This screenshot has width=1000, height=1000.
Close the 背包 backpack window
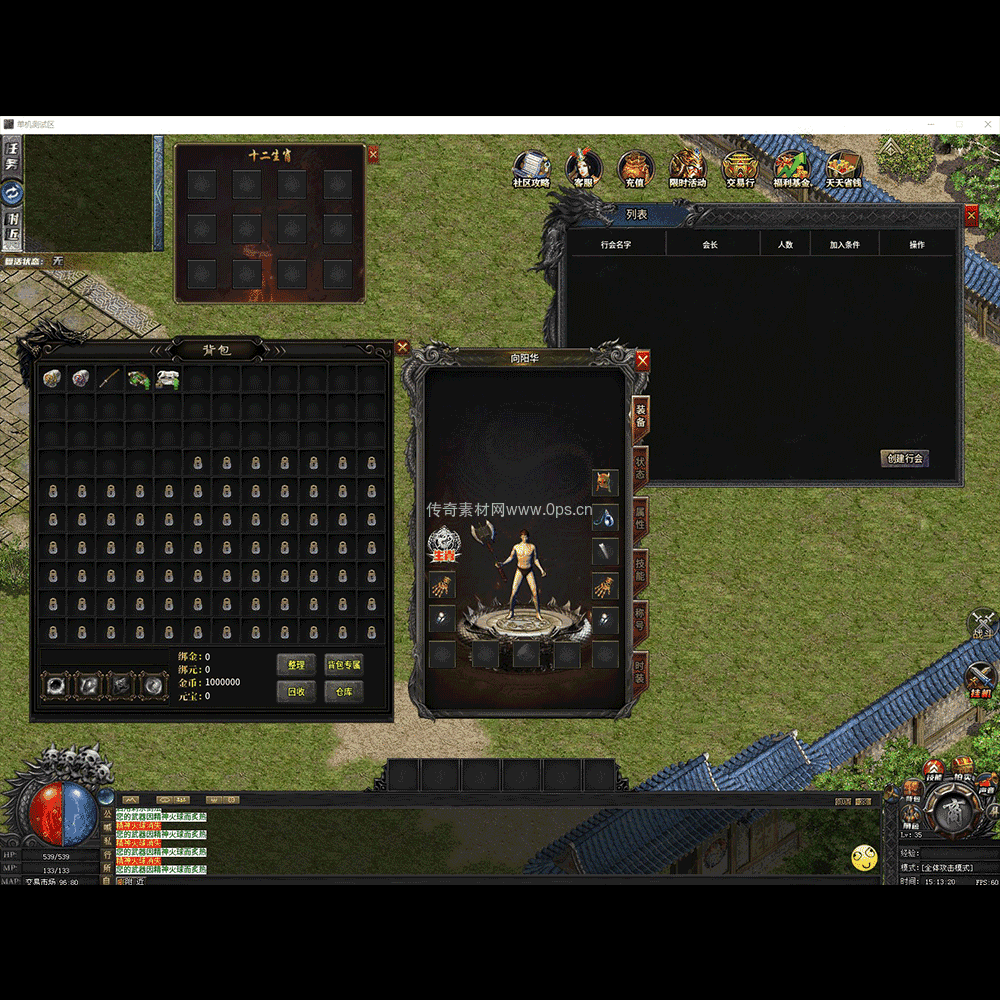402,347
